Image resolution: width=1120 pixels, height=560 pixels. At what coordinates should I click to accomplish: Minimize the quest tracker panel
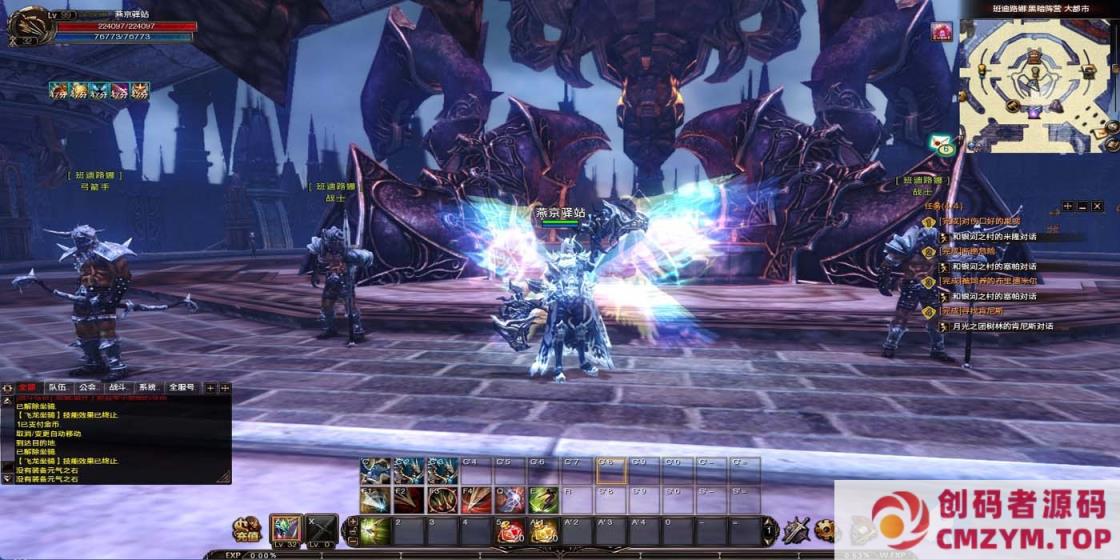point(1082,206)
